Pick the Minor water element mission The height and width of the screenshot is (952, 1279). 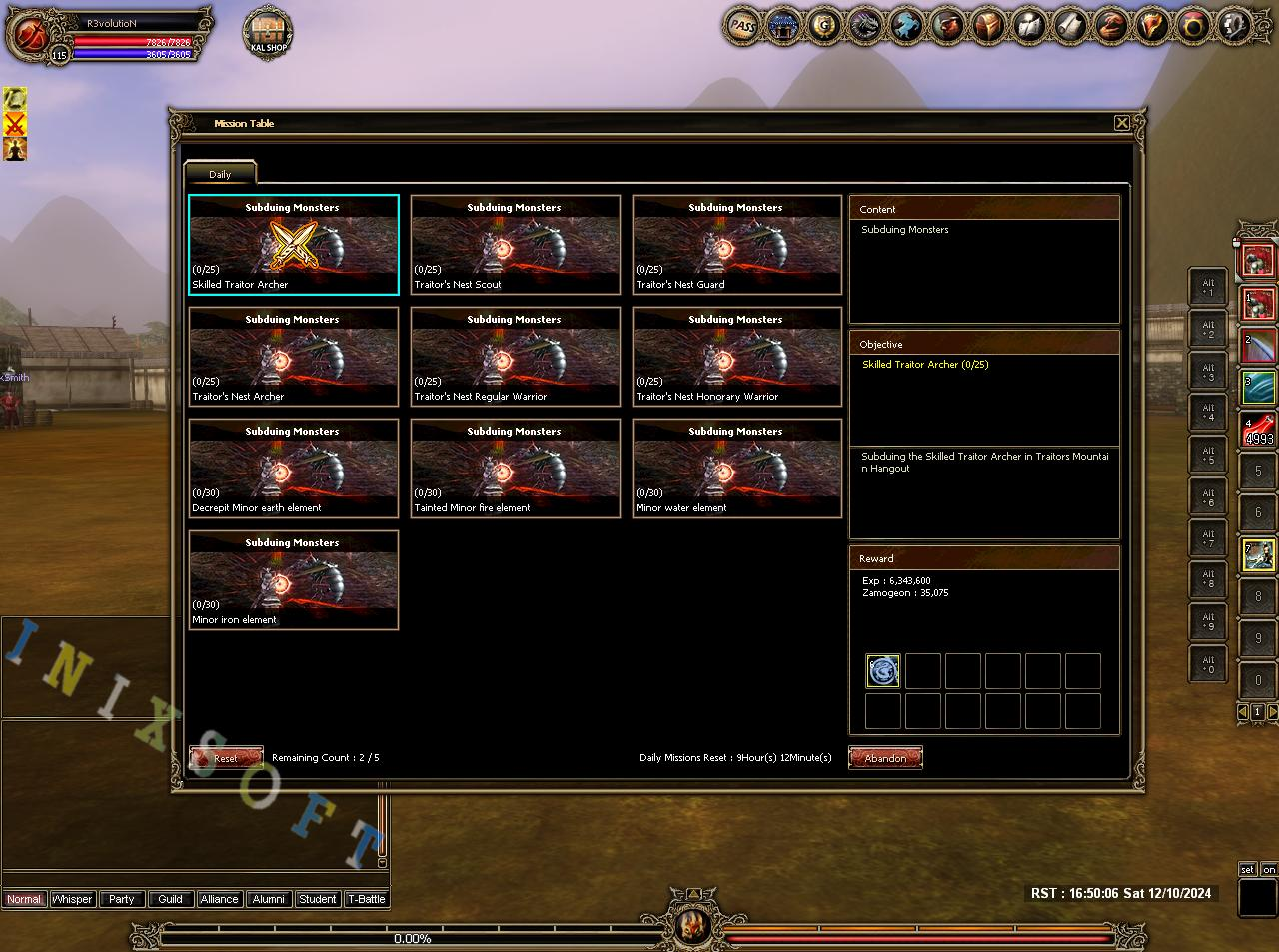pos(737,469)
